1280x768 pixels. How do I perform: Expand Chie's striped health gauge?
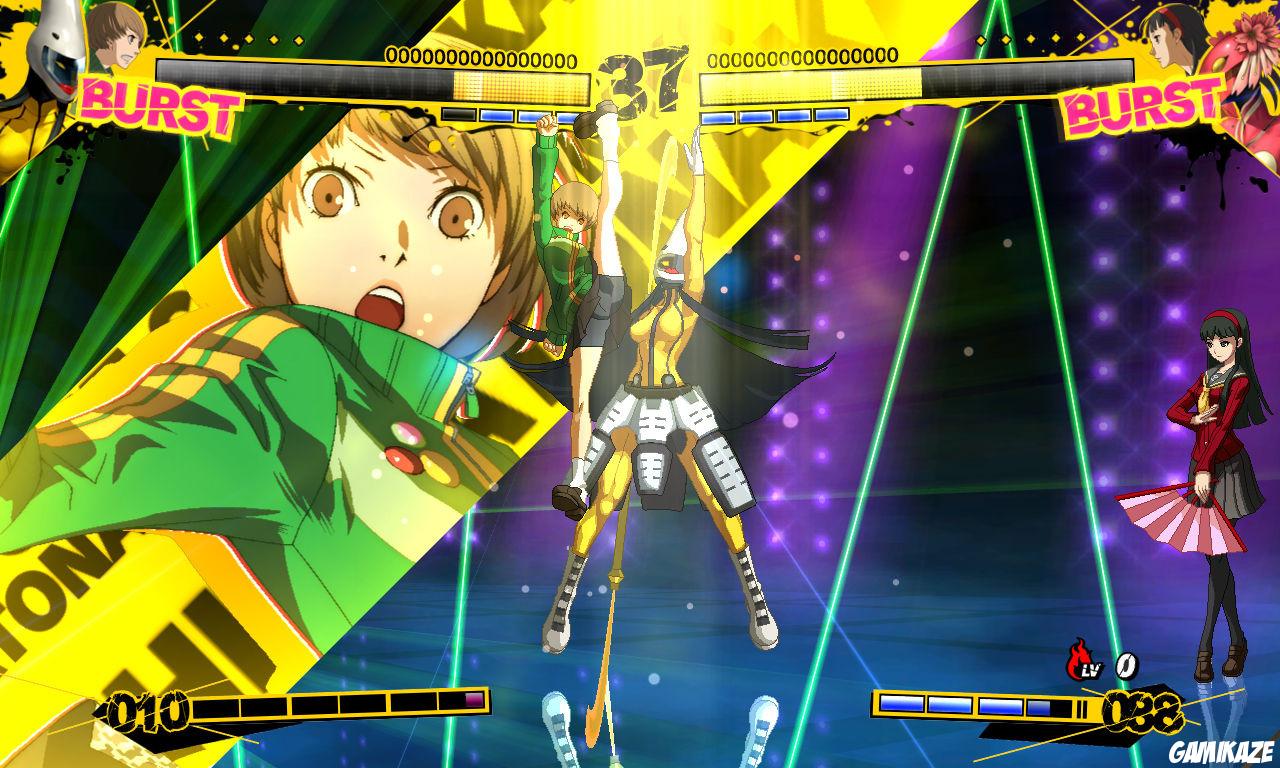pyautogui.click(x=380, y=80)
